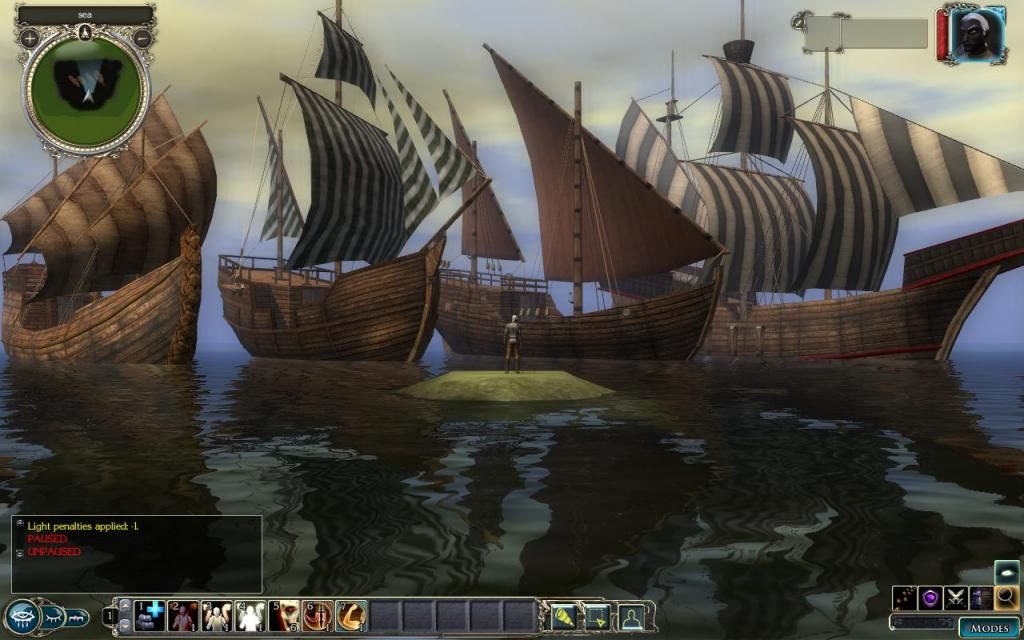This screenshot has width=1024, height=640.
Task: Click the flashlight cone icon button
Action: click(x=565, y=616)
